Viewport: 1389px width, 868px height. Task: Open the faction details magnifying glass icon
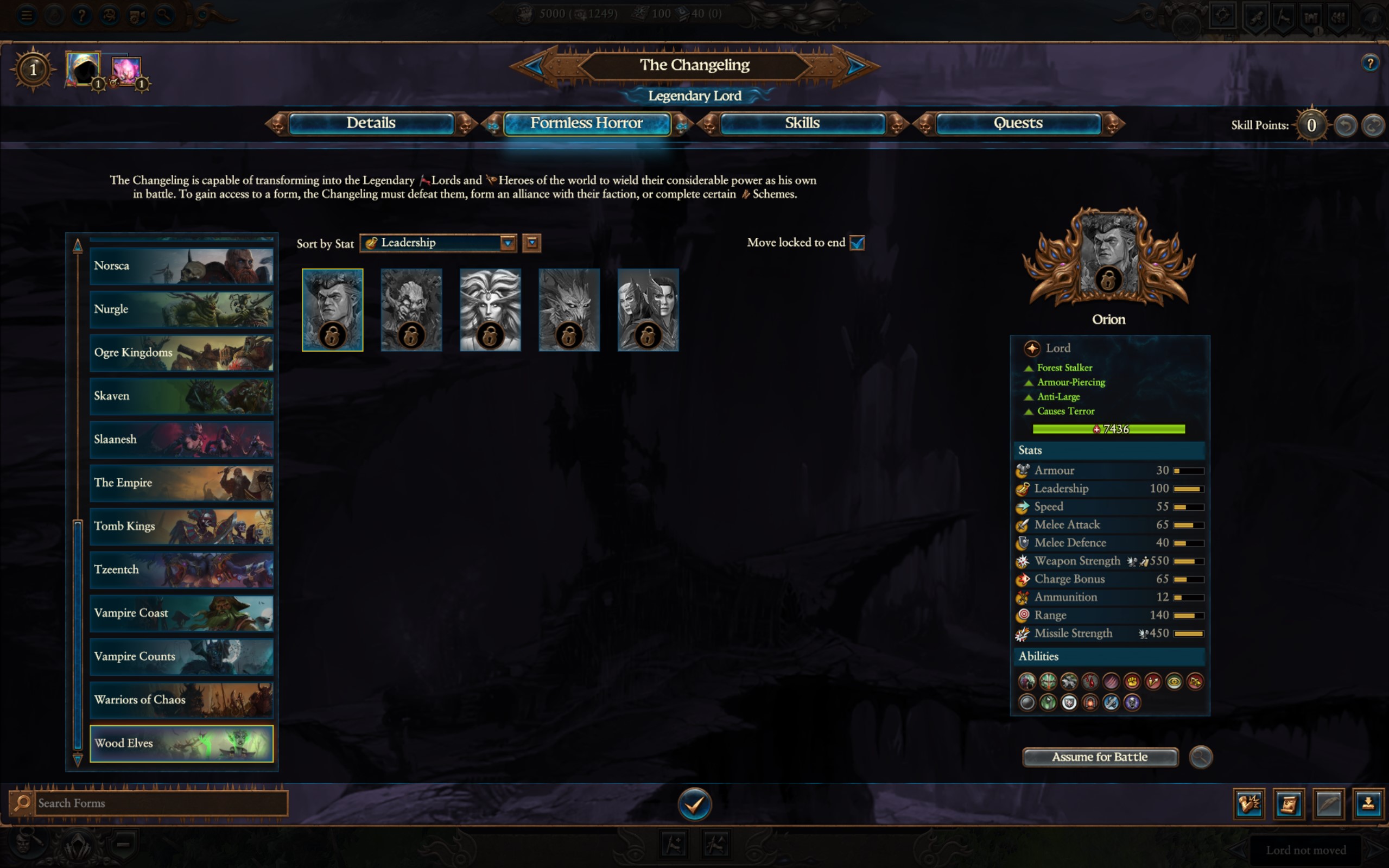pos(1201,757)
